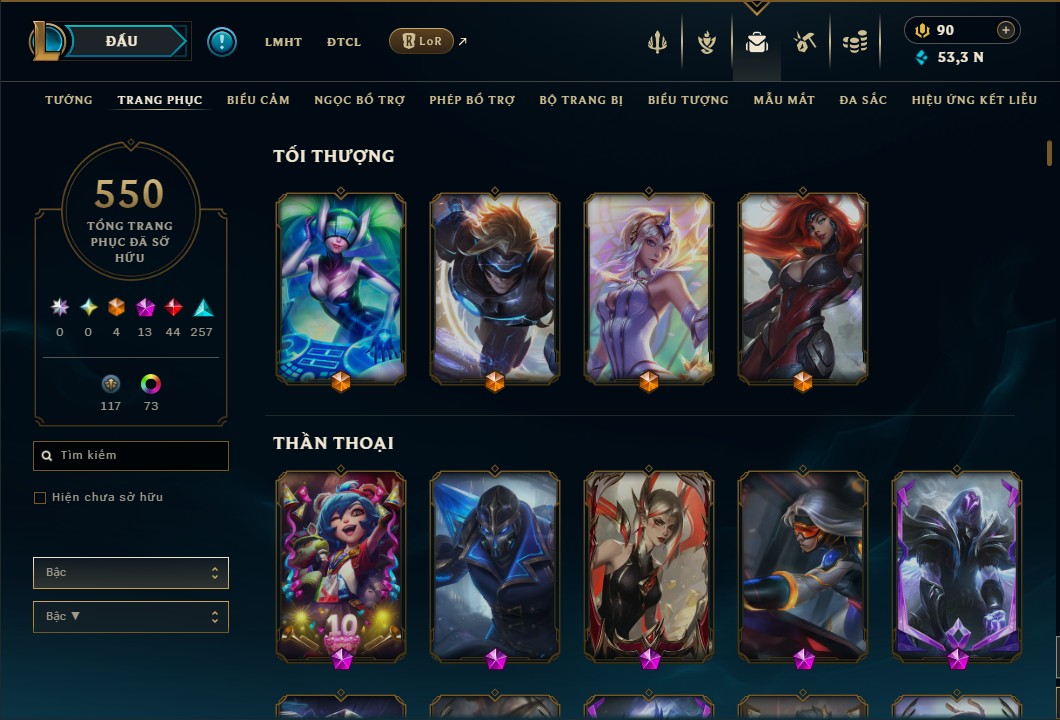Pick the 10th anniversary party skin card
1060x720 pixels.
point(341,565)
